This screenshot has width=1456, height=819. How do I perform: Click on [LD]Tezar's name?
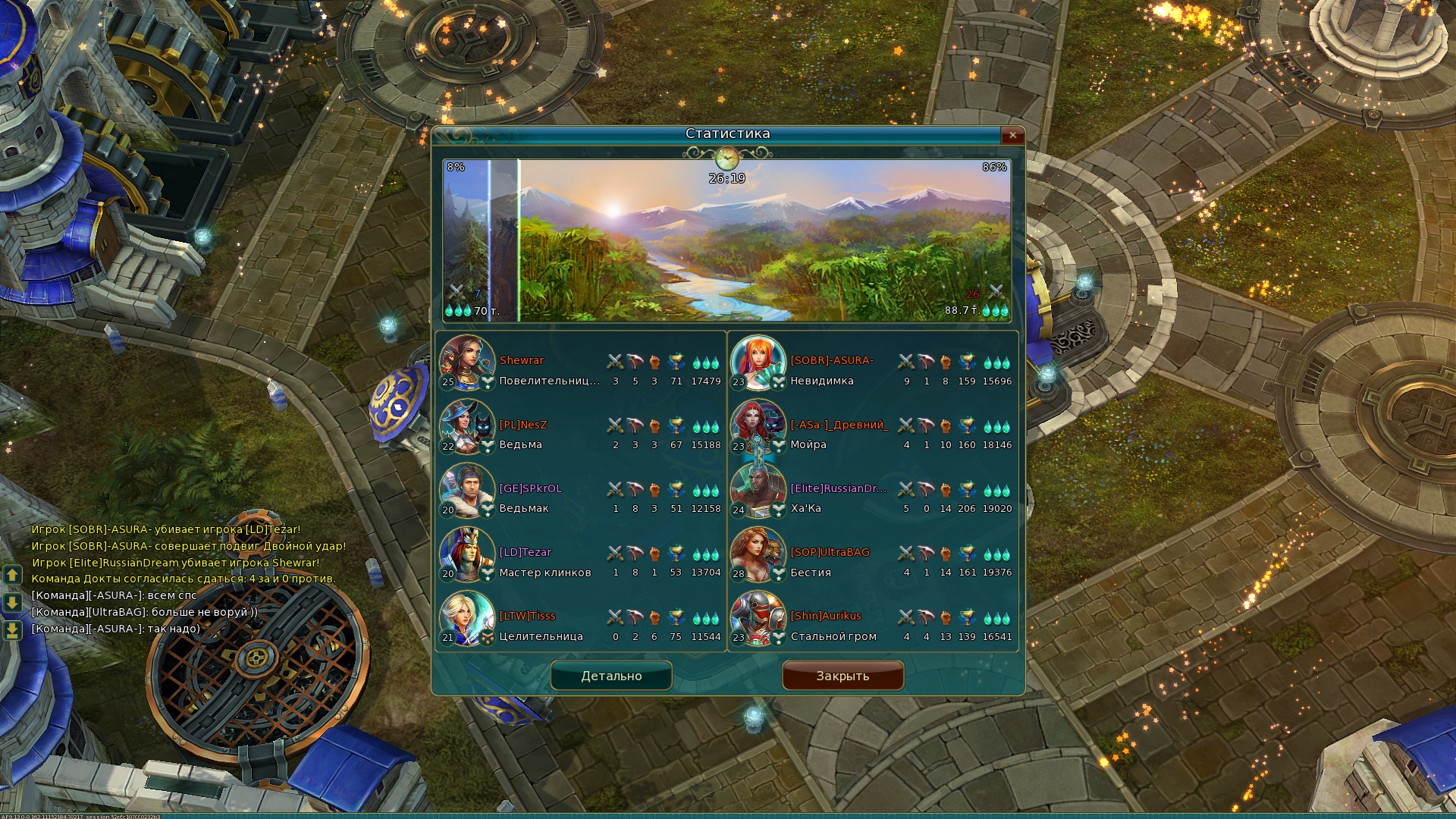click(x=526, y=553)
